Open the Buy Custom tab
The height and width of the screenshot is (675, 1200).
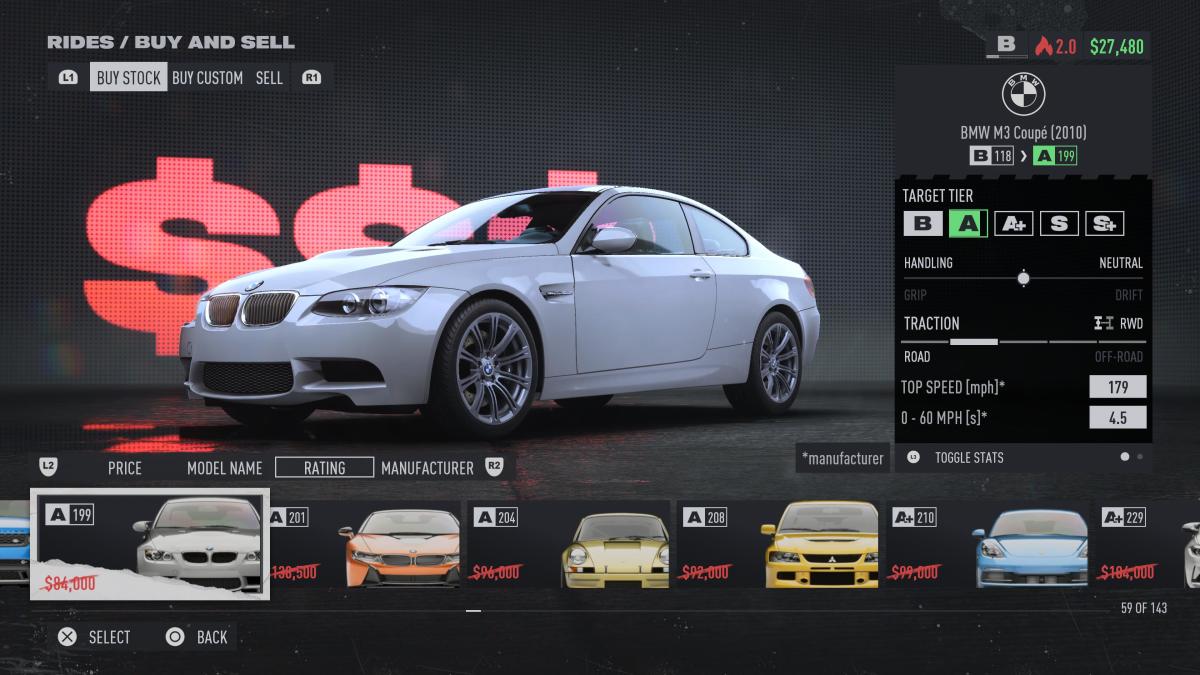[207, 77]
